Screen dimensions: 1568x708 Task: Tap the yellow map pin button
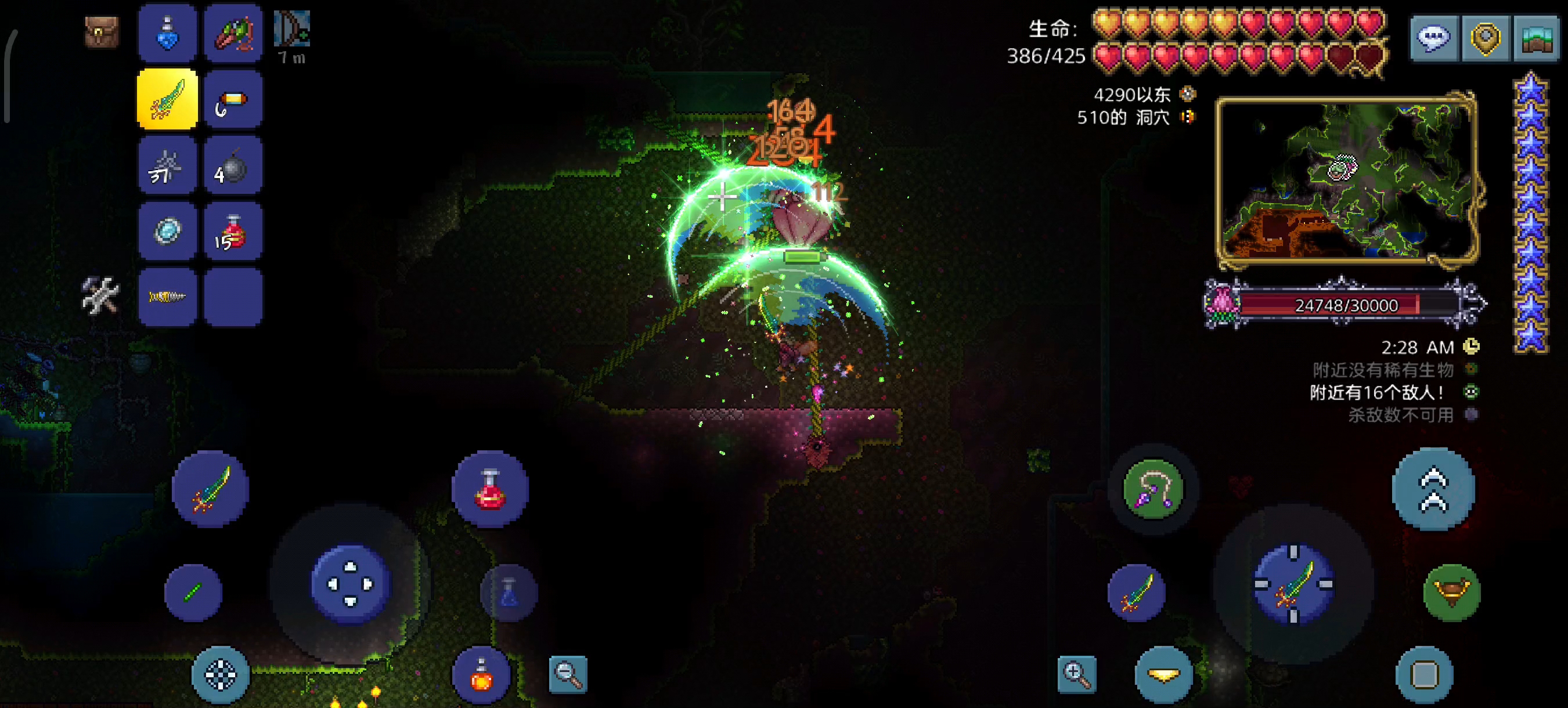1485,39
